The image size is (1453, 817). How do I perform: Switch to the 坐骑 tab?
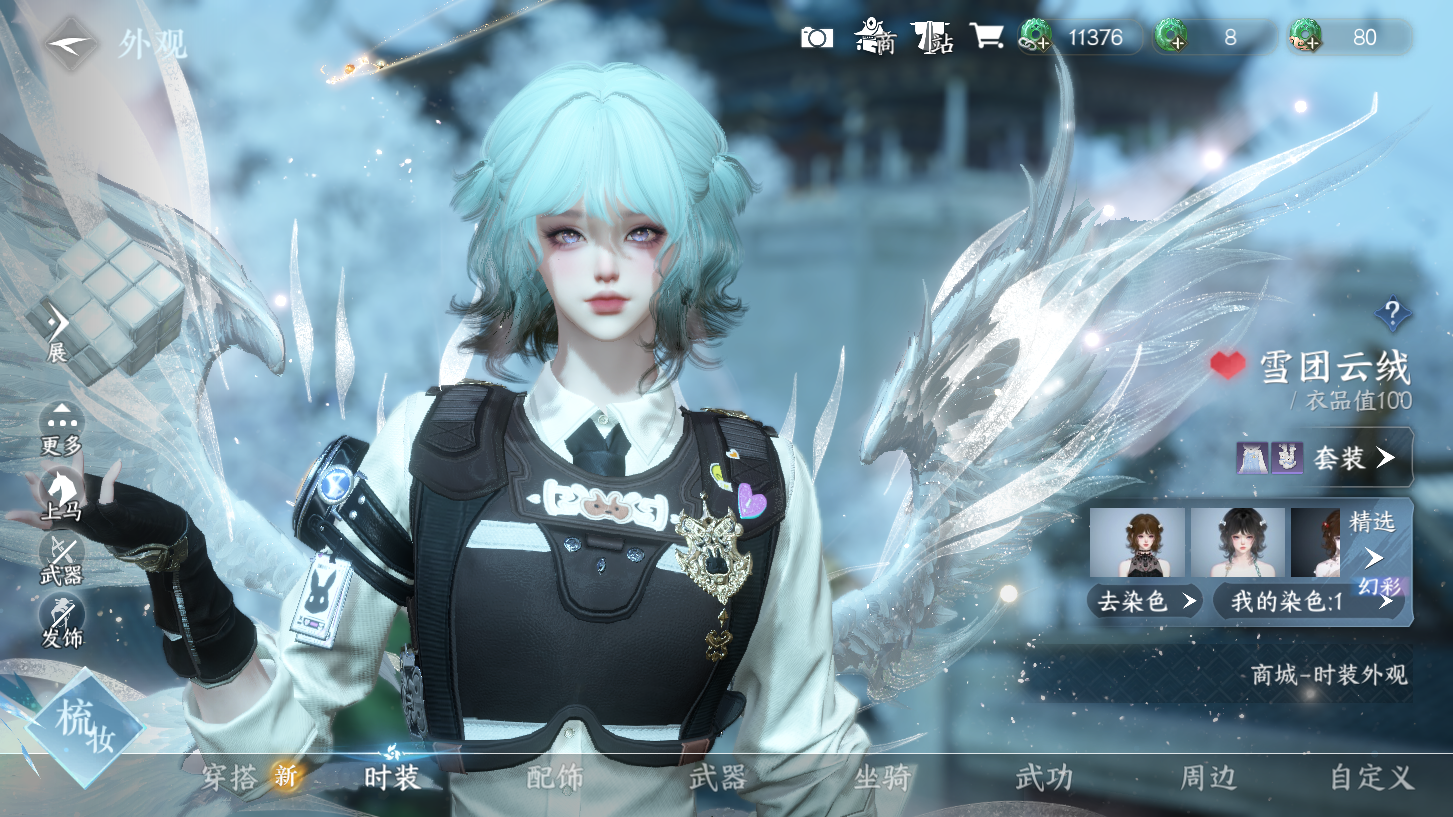coord(881,777)
